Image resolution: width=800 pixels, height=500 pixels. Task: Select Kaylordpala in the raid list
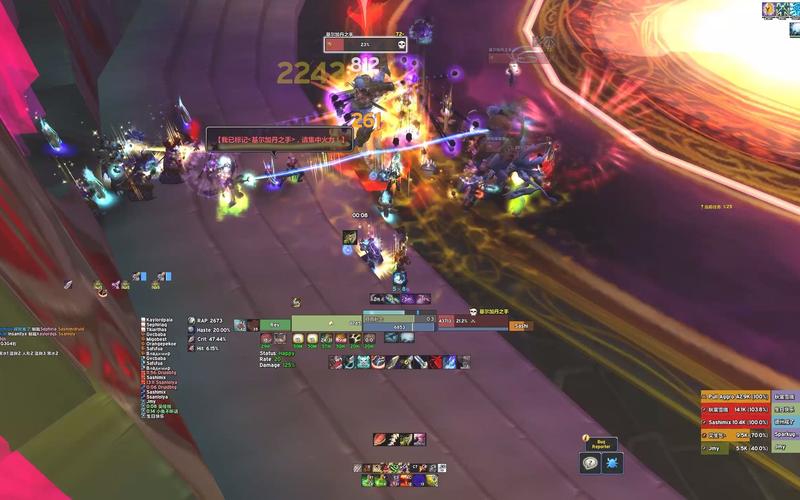click(x=158, y=320)
